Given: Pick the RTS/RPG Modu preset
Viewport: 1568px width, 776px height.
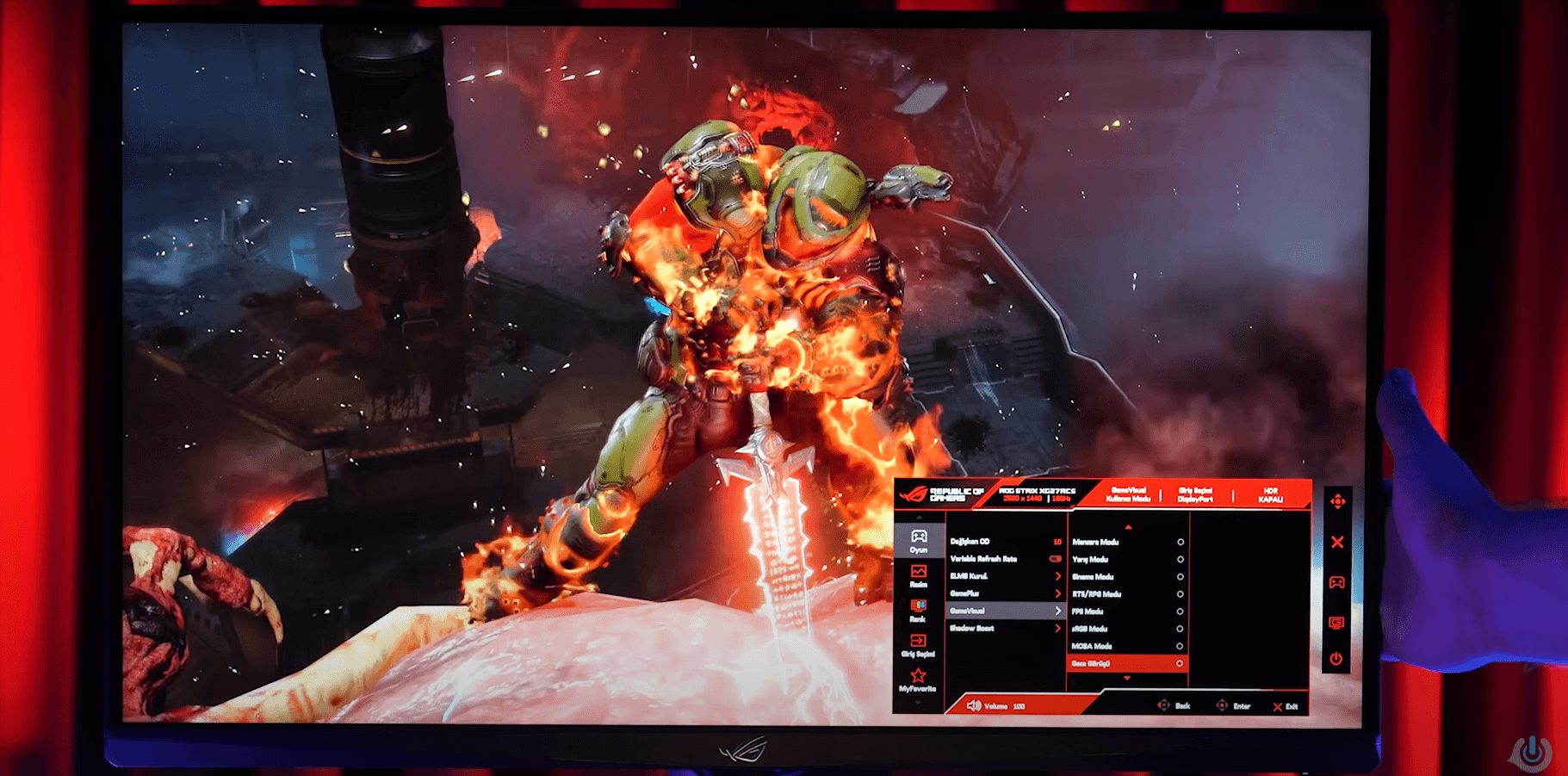Looking at the screenshot, I should coord(1127,594).
